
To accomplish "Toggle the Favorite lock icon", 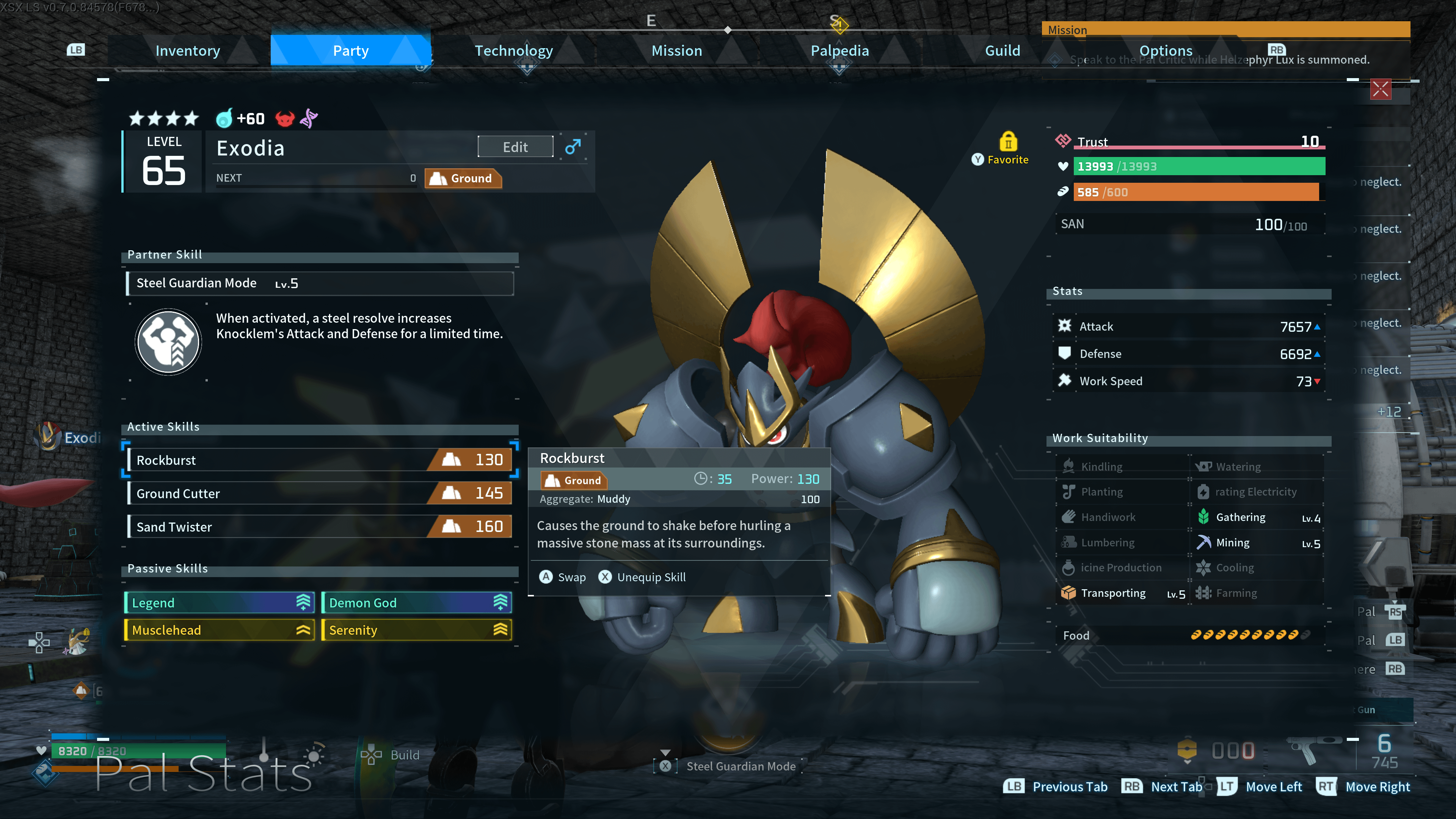I will click(1008, 141).
